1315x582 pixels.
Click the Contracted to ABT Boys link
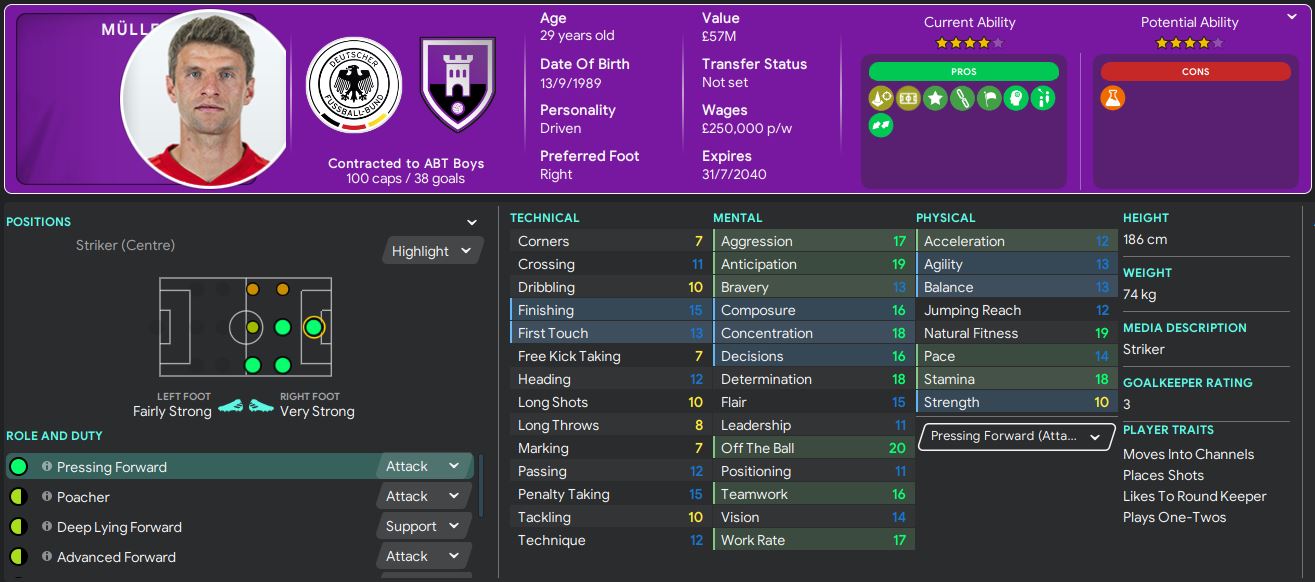click(x=406, y=163)
